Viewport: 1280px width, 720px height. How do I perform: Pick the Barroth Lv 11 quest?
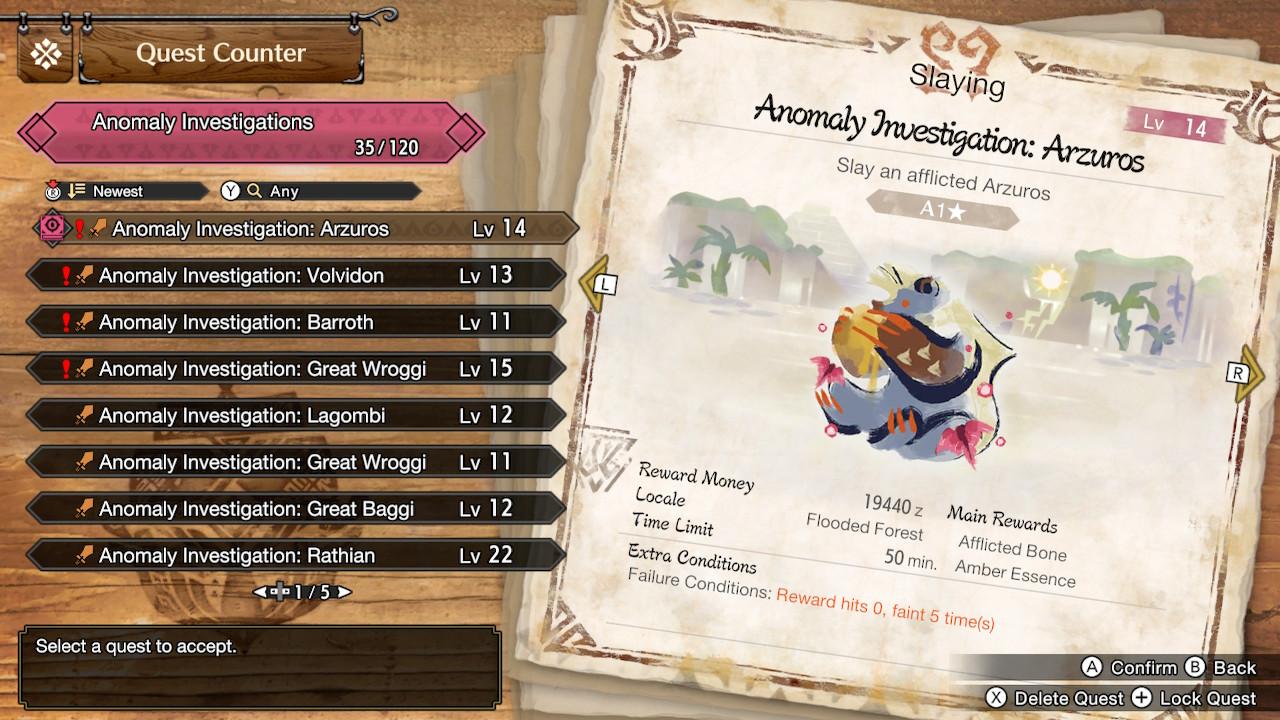point(296,322)
